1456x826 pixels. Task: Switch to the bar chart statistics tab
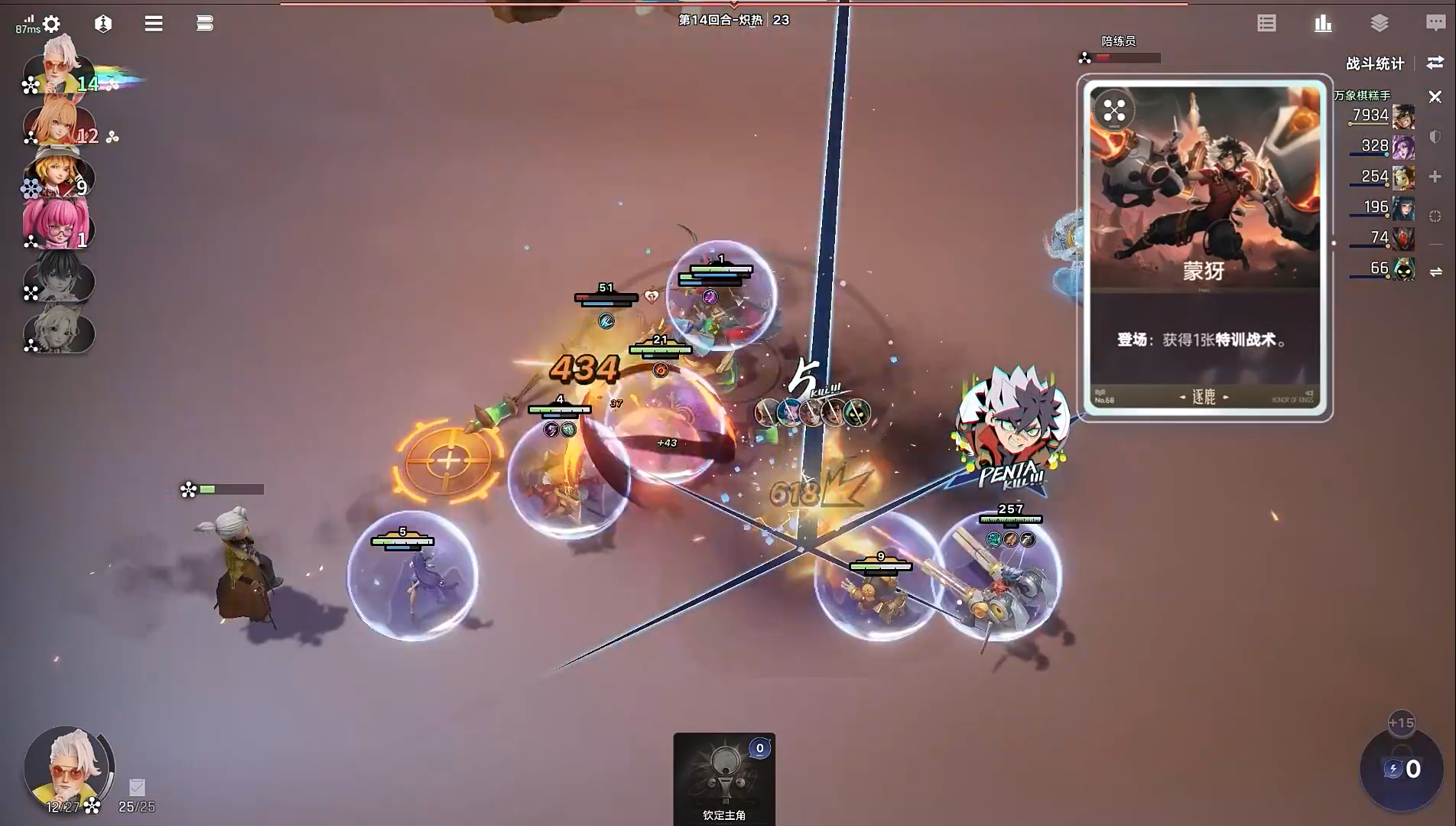point(1323,24)
